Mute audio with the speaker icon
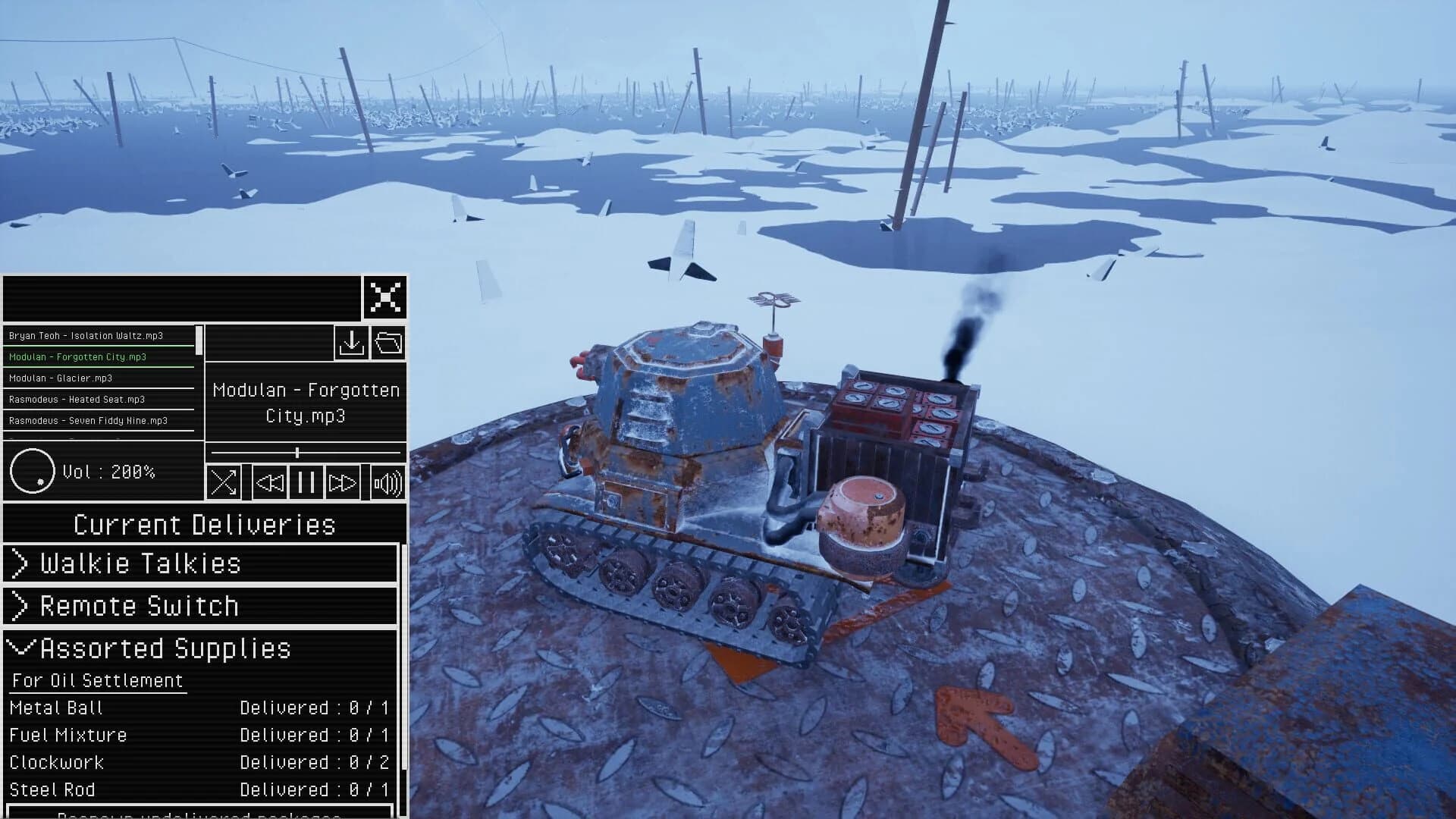 (x=387, y=482)
